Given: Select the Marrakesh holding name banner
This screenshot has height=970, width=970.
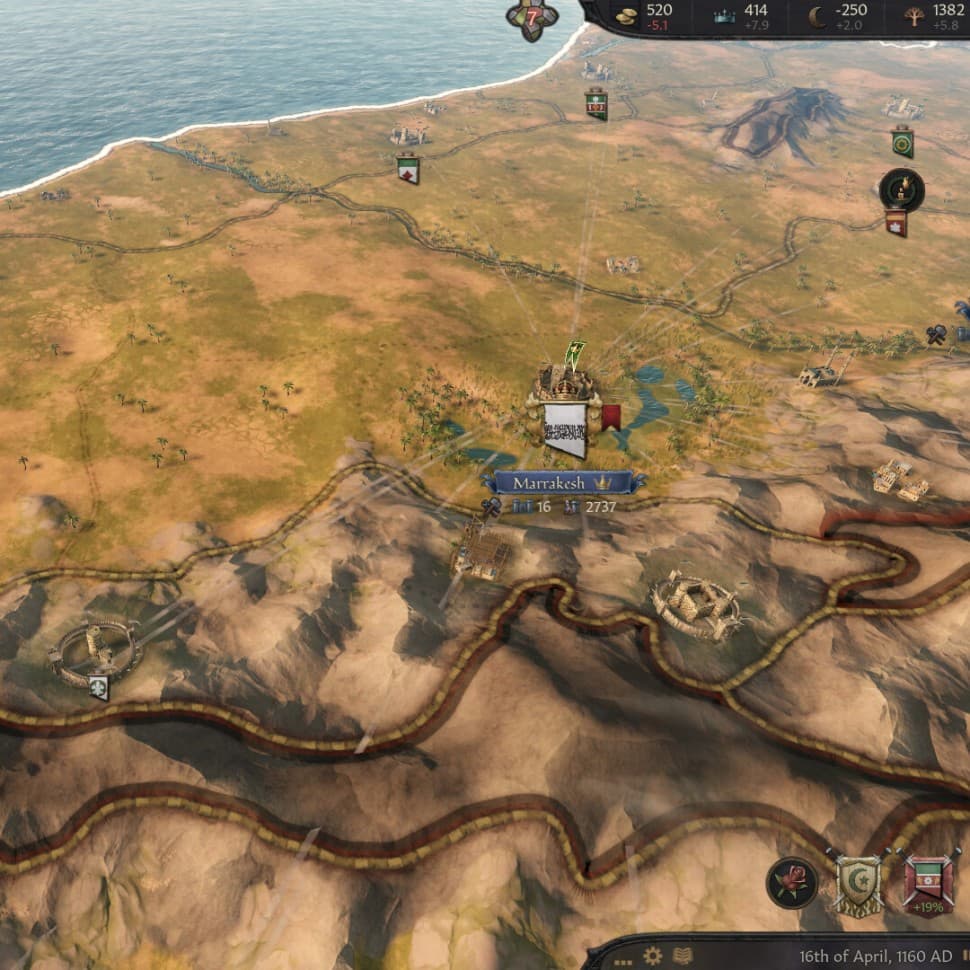Looking at the screenshot, I should click(x=563, y=483).
